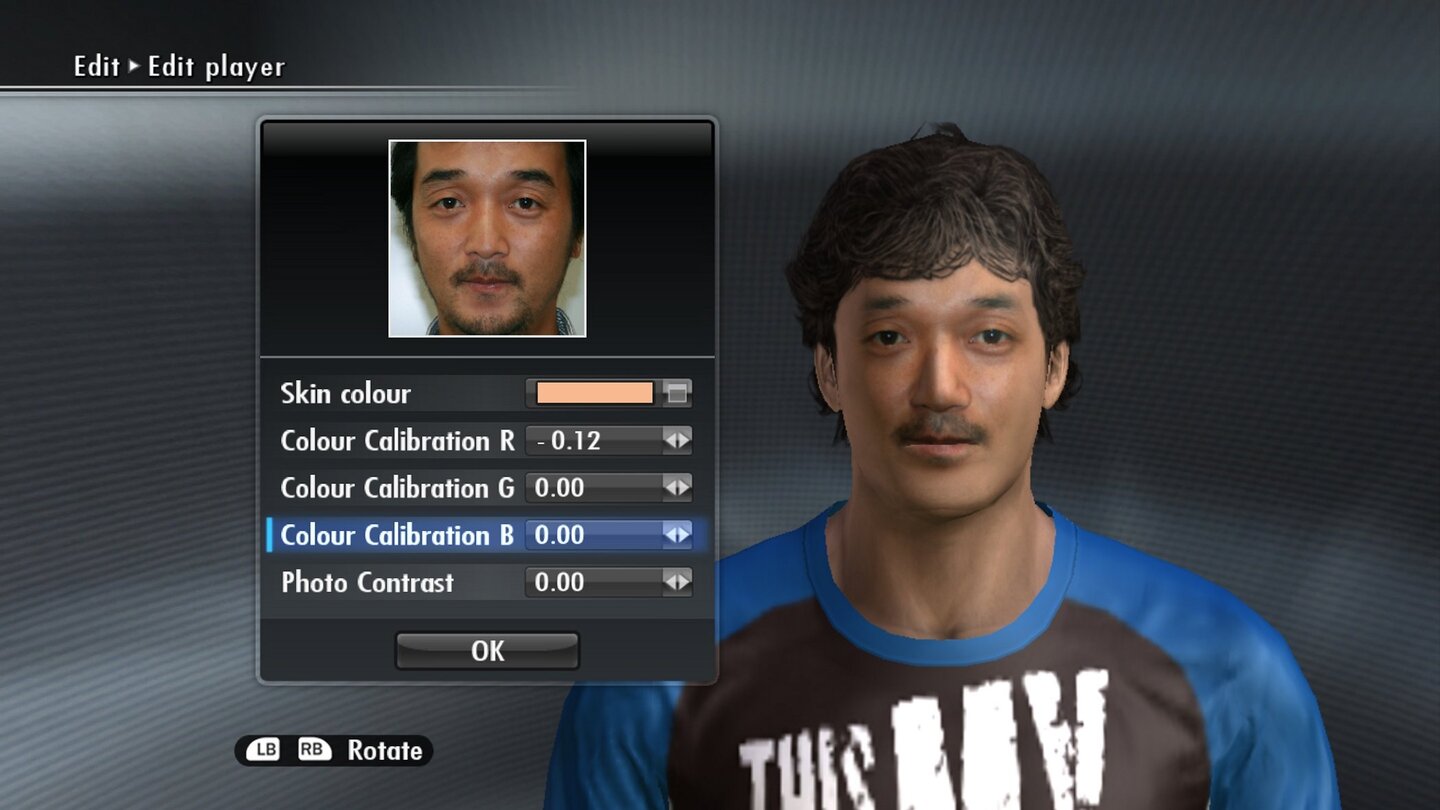This screenshot has width=1440, height=810.
Task: Click the right arrow on Photo Contrast
Action: [683, 582]
